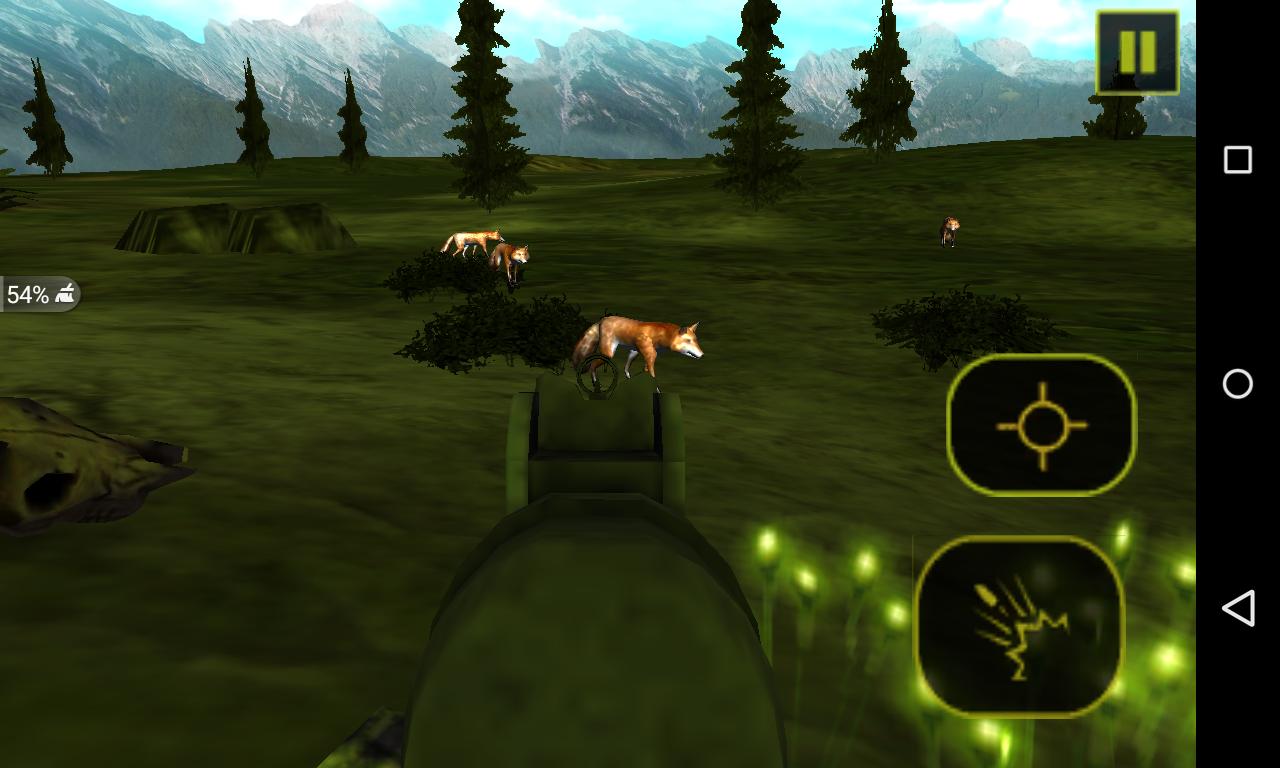Tap the broom icon in the percentage badge

pos(66,291)
